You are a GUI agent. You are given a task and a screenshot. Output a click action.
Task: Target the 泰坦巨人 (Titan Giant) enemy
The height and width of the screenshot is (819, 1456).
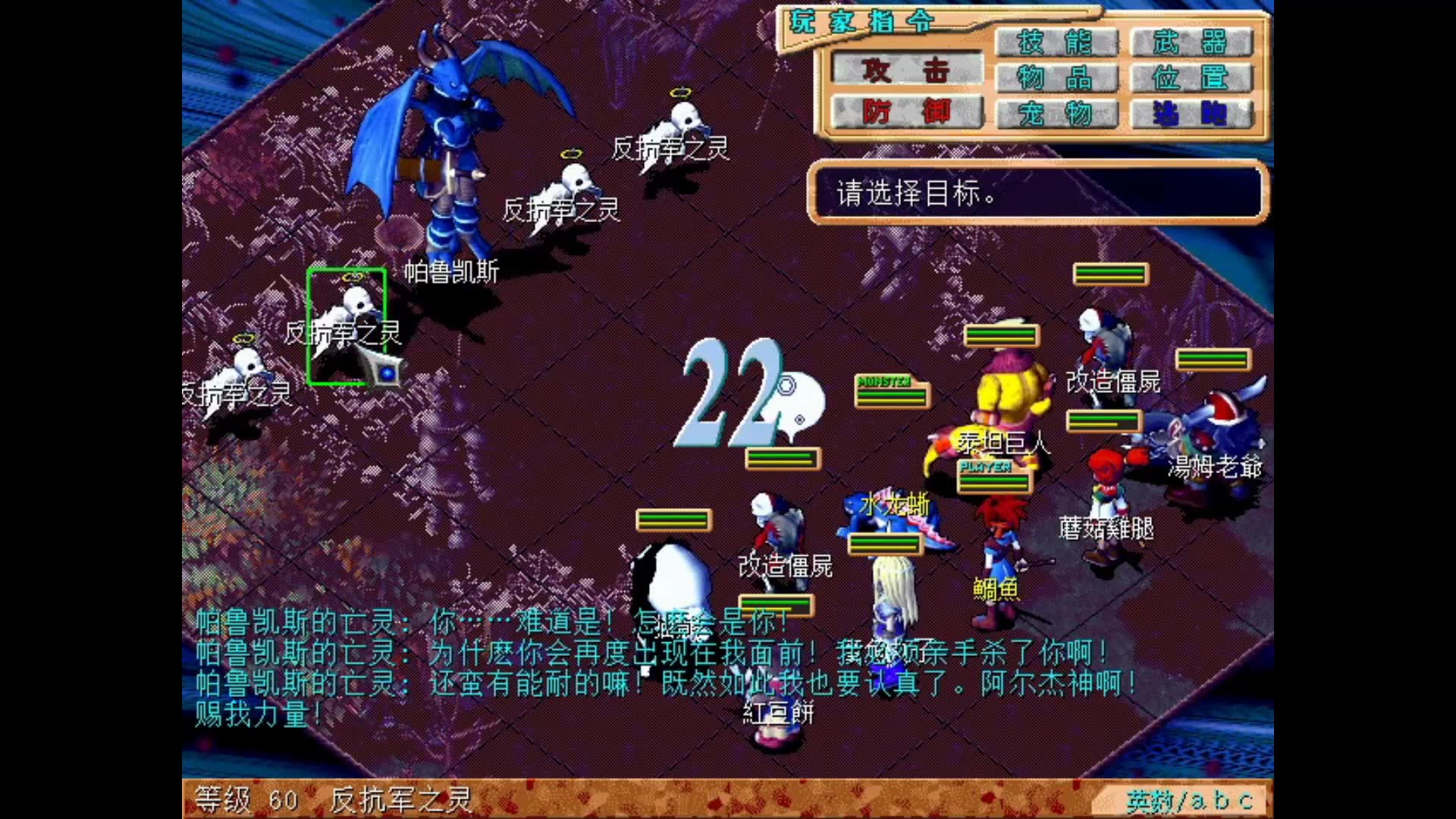point(1009,394)
